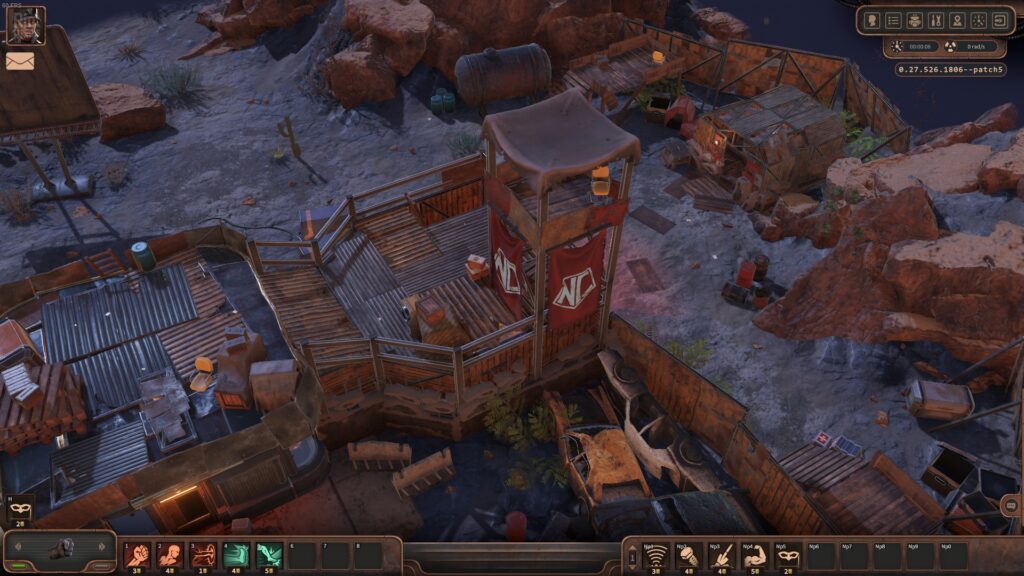Switch weapon with the left arrow

coord(17,548)
